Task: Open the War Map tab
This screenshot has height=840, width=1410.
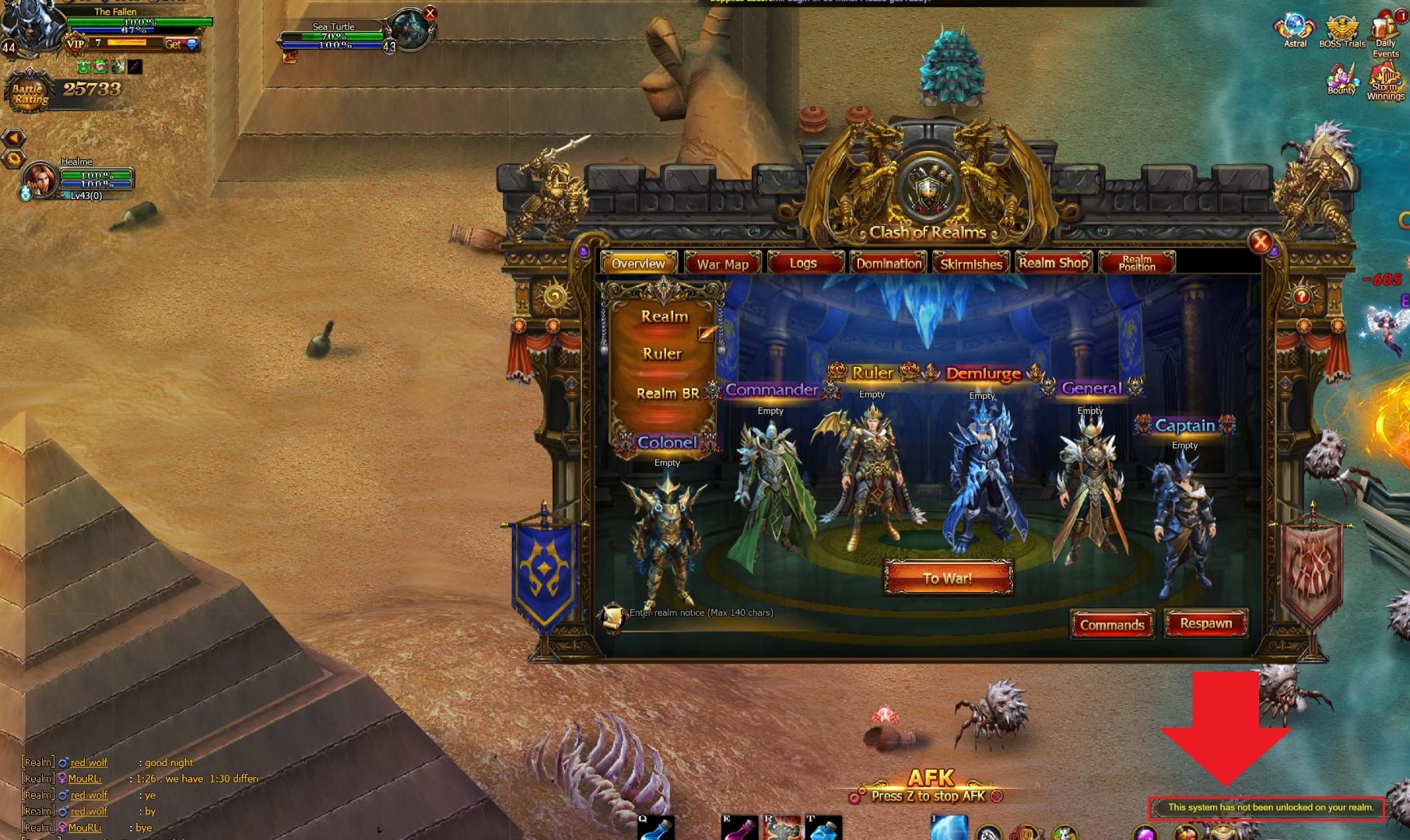Action: point(723,264)
